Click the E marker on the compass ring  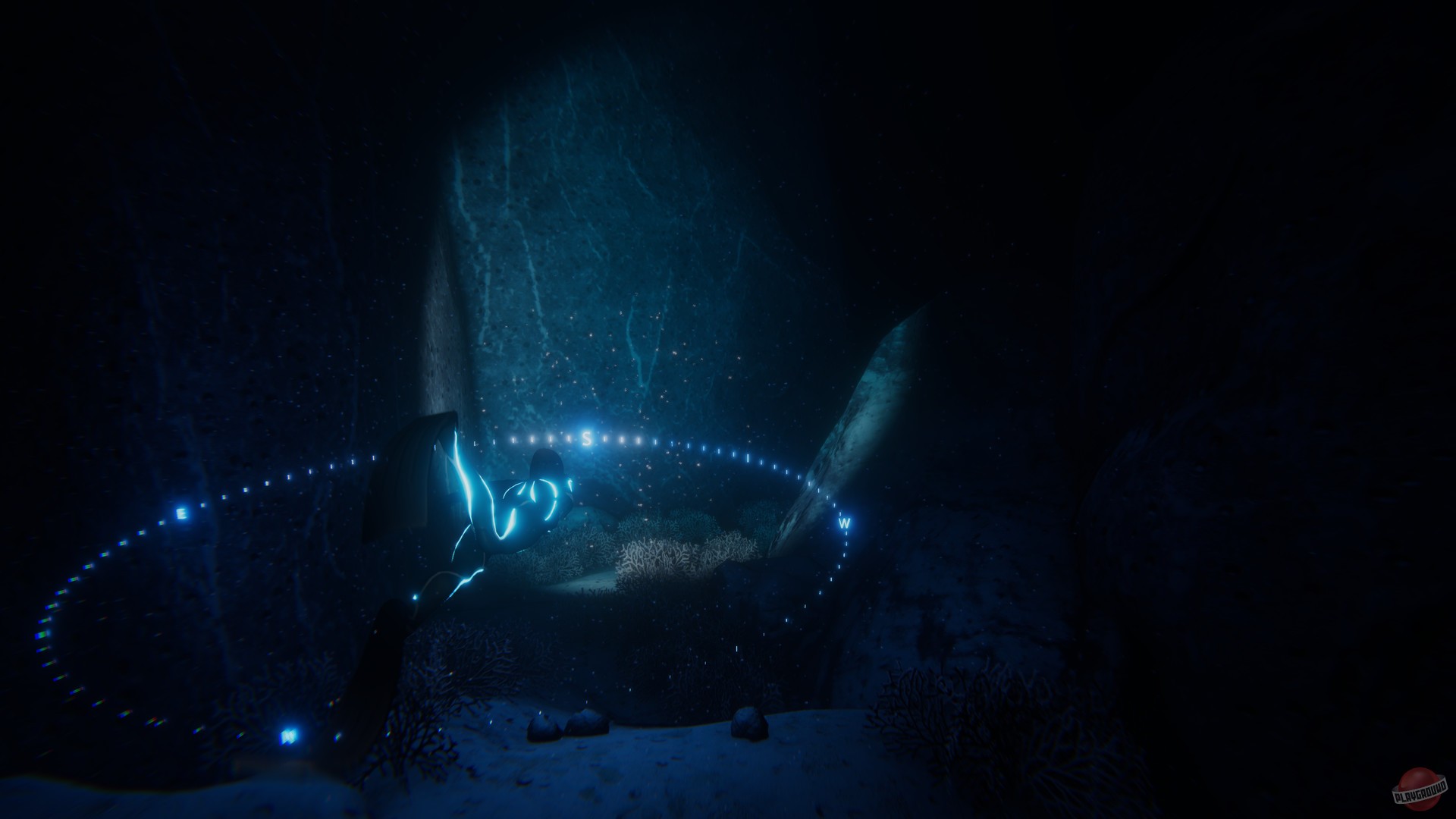click(x=182, y=513)
